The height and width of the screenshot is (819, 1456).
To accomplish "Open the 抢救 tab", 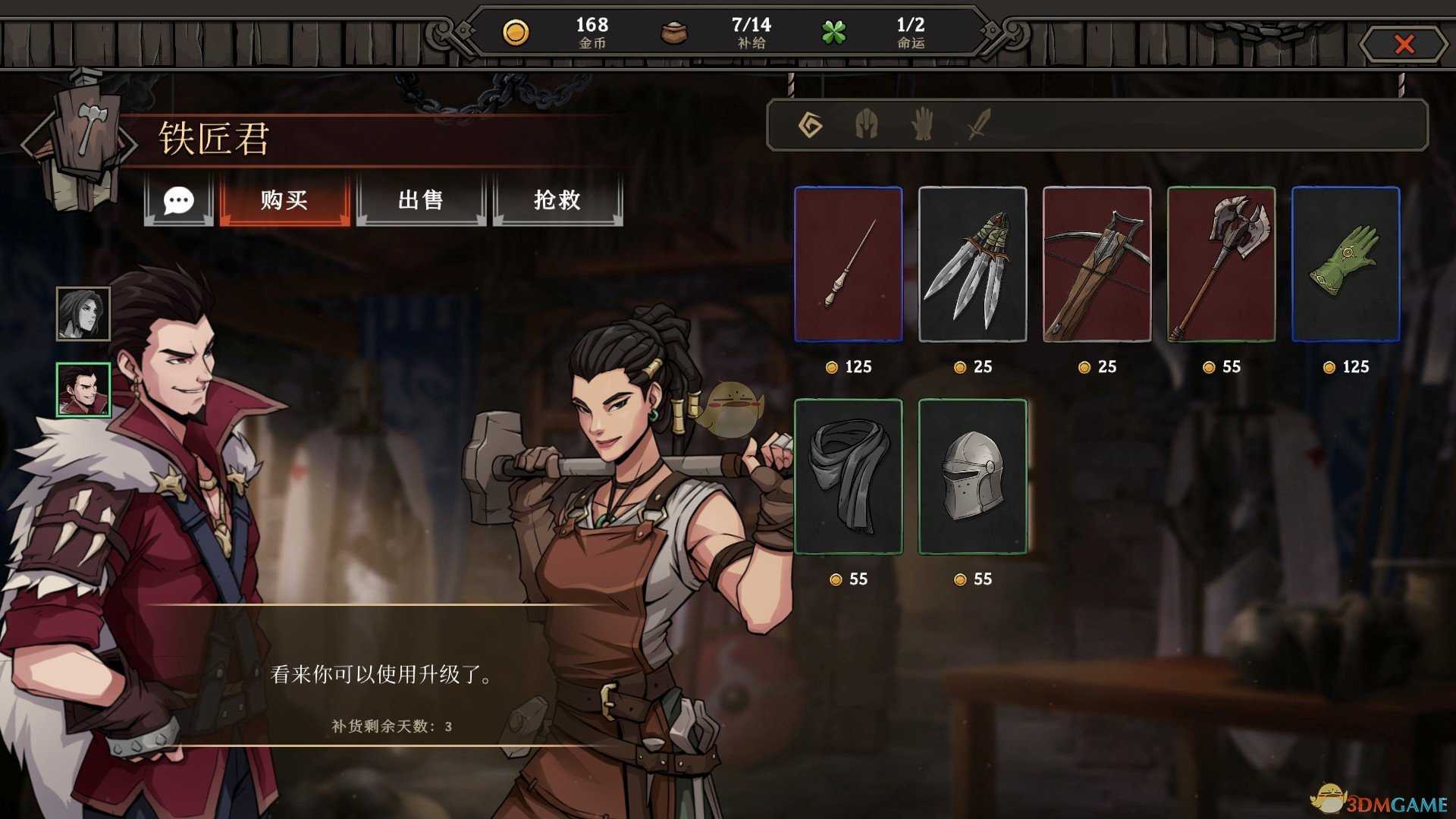I will tap(558, 201).
